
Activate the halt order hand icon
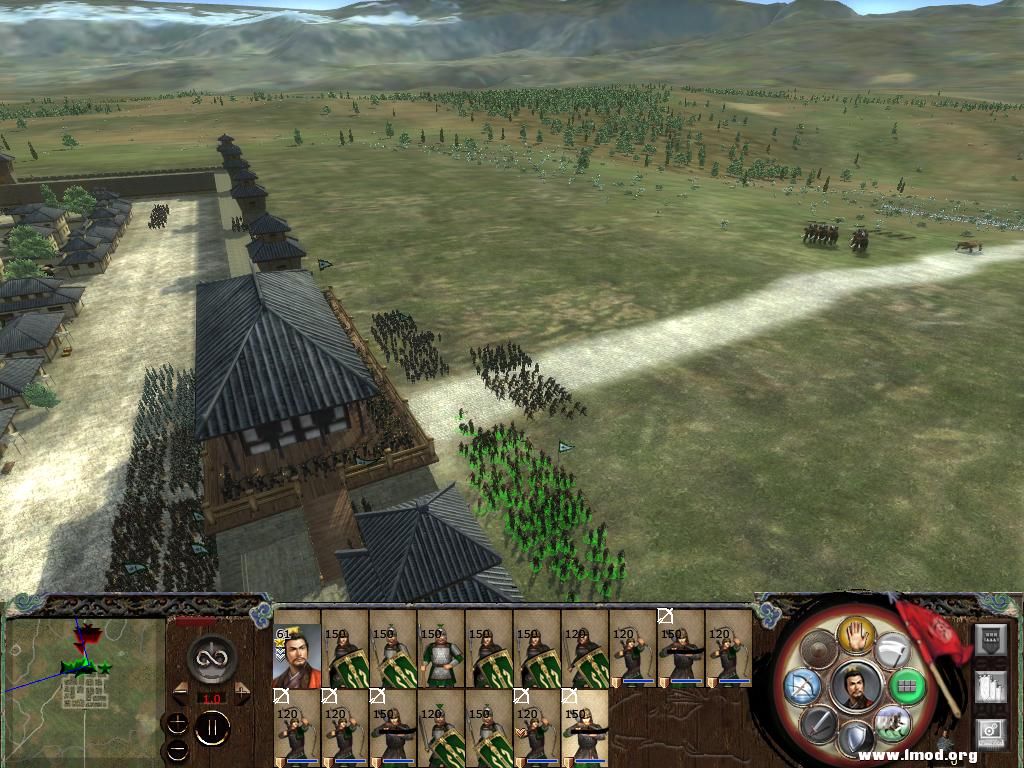coord(856,633)
